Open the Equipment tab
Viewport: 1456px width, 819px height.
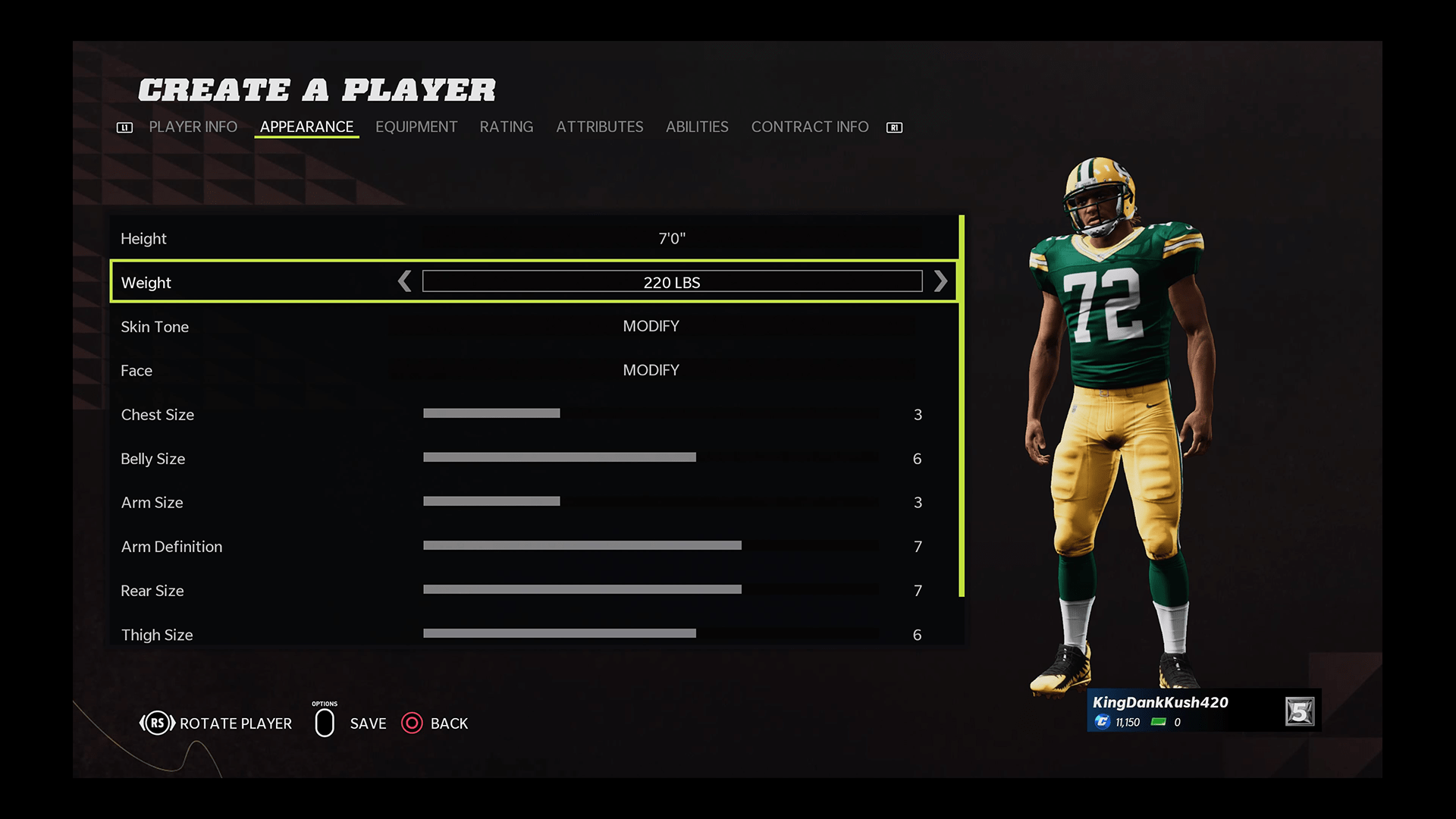tap(416, 127)
